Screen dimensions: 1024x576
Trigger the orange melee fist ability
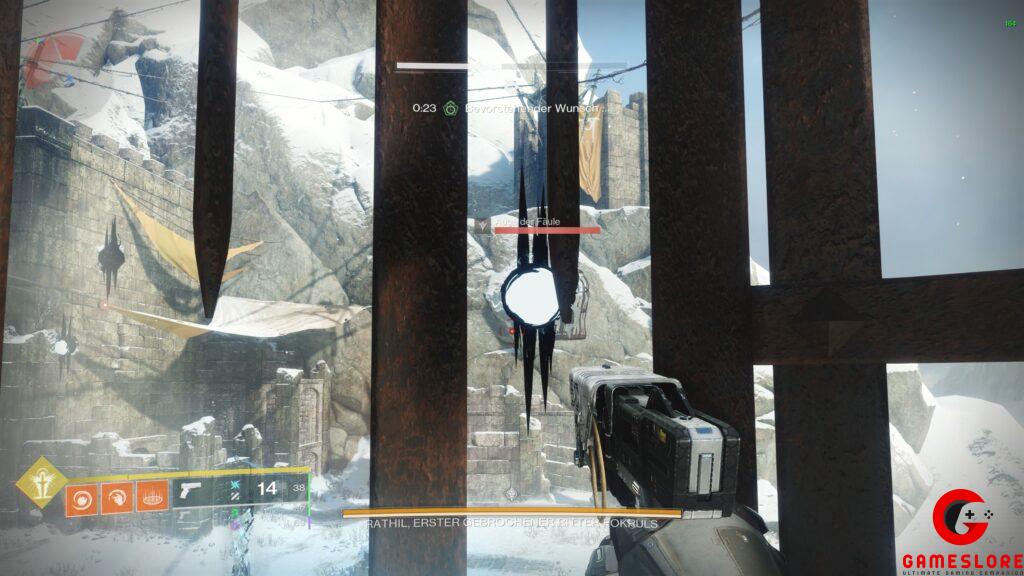coord(115,497)
